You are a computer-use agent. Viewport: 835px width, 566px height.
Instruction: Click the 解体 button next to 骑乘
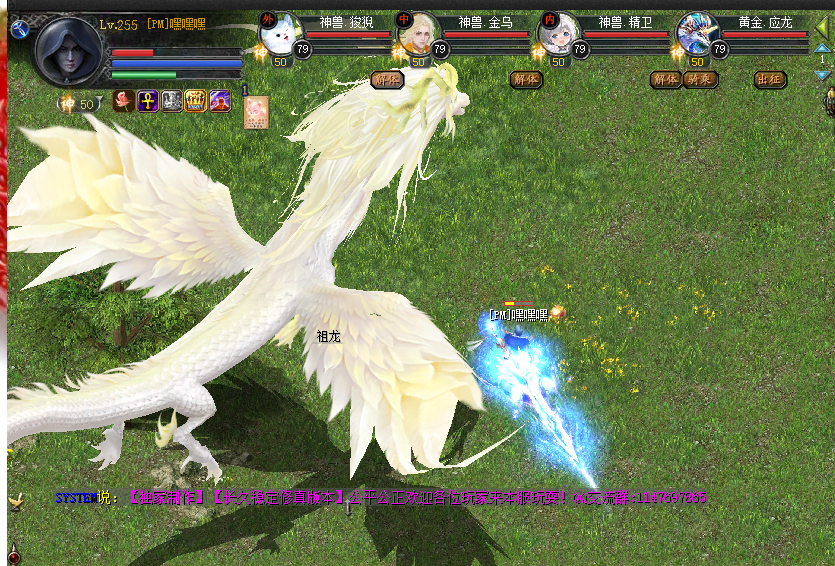click(x=665, y=79)
